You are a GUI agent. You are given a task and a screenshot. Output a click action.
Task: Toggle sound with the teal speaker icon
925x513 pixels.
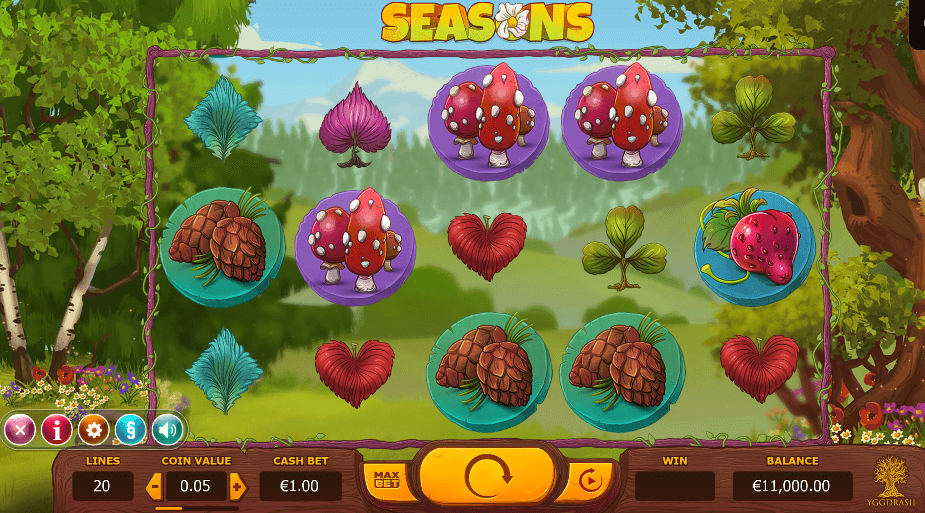pyautogui.click(x=167, y=430)
